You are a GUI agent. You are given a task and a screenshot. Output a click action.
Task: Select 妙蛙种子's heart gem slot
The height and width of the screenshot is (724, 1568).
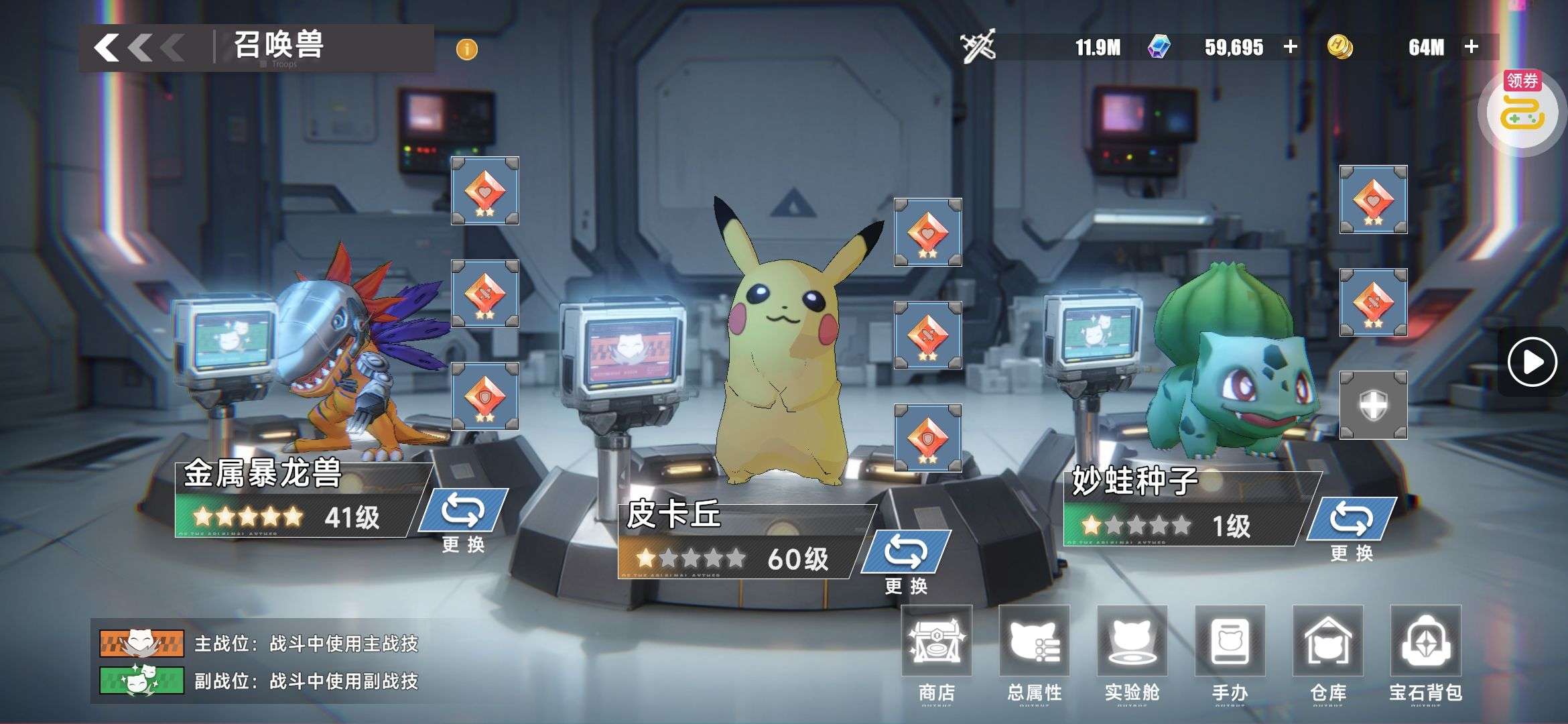[1373, 199]
